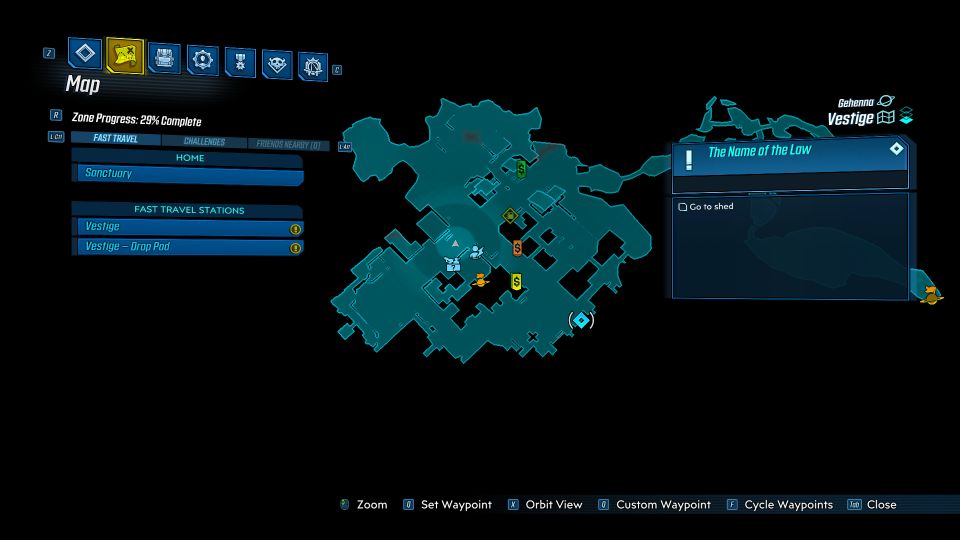
Task: Select the green diamond marker on map
Action: click(x=510, y=215)
